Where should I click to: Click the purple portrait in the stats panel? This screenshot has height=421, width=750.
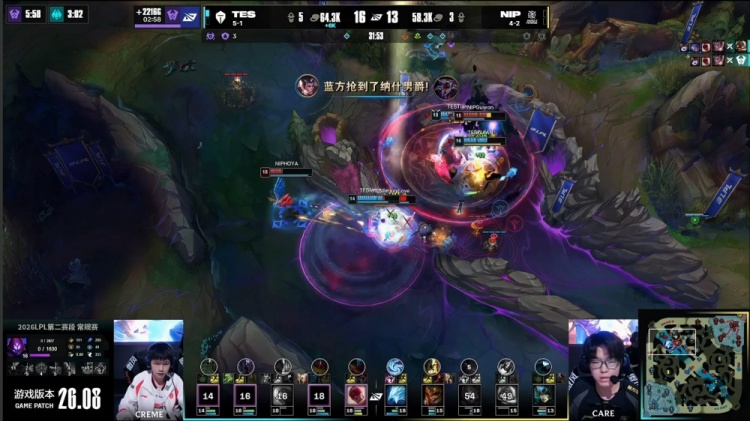pyautogui.click(x=17, y=346)
